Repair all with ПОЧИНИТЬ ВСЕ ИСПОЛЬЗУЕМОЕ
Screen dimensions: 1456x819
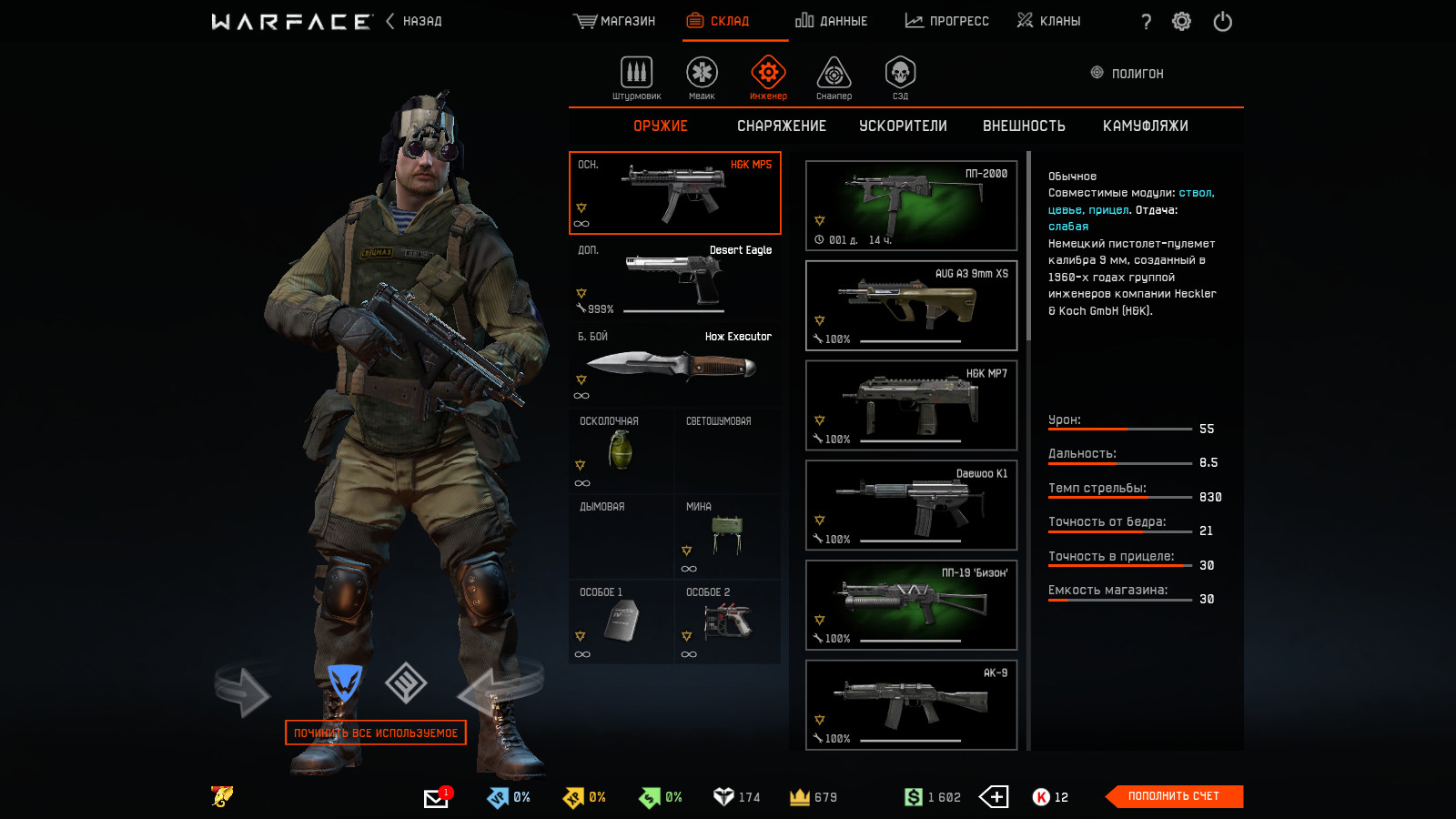click(x=376, y=733)
